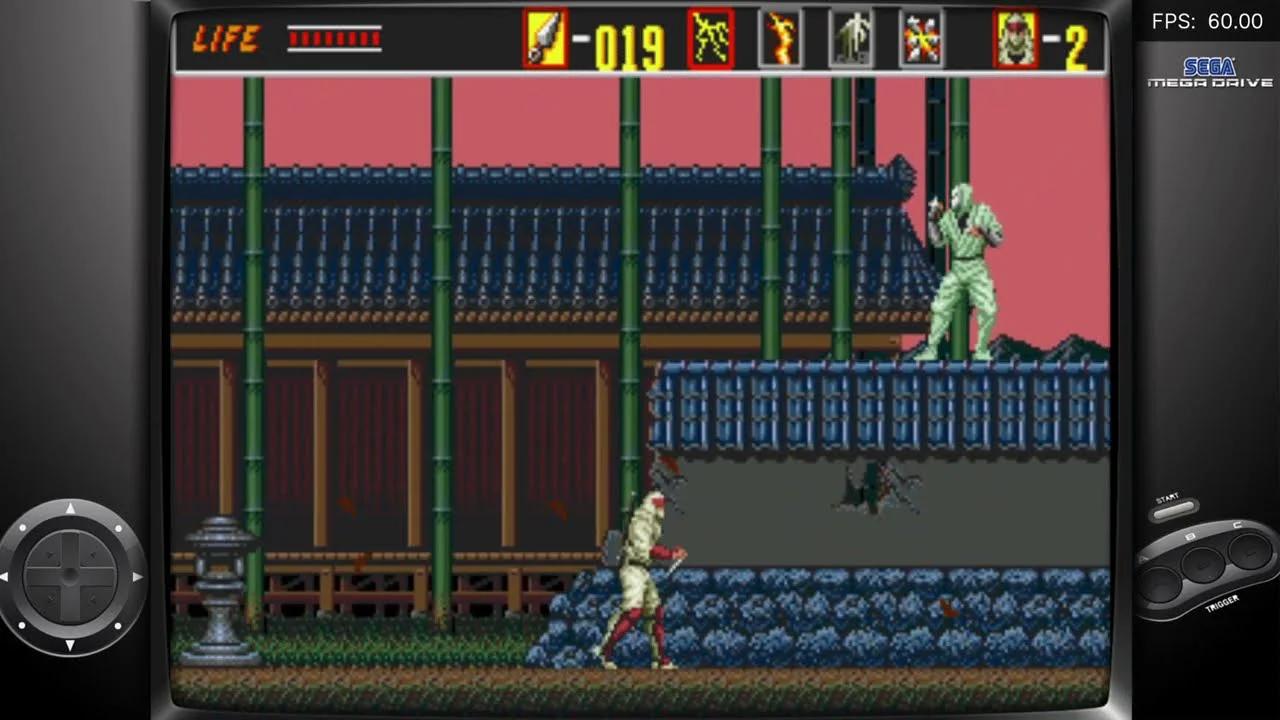Select the Karyu fire dragon ninjutsu icon
Screen dimensions: 1280x720
coord(781,36)
